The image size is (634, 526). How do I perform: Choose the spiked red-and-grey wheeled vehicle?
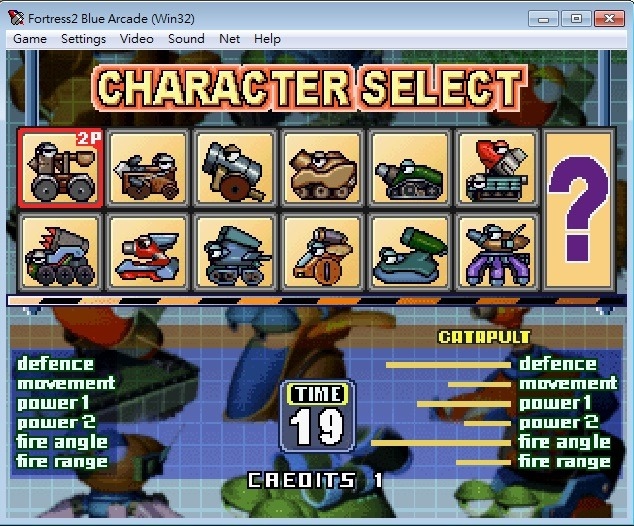(x=60, y=253)
